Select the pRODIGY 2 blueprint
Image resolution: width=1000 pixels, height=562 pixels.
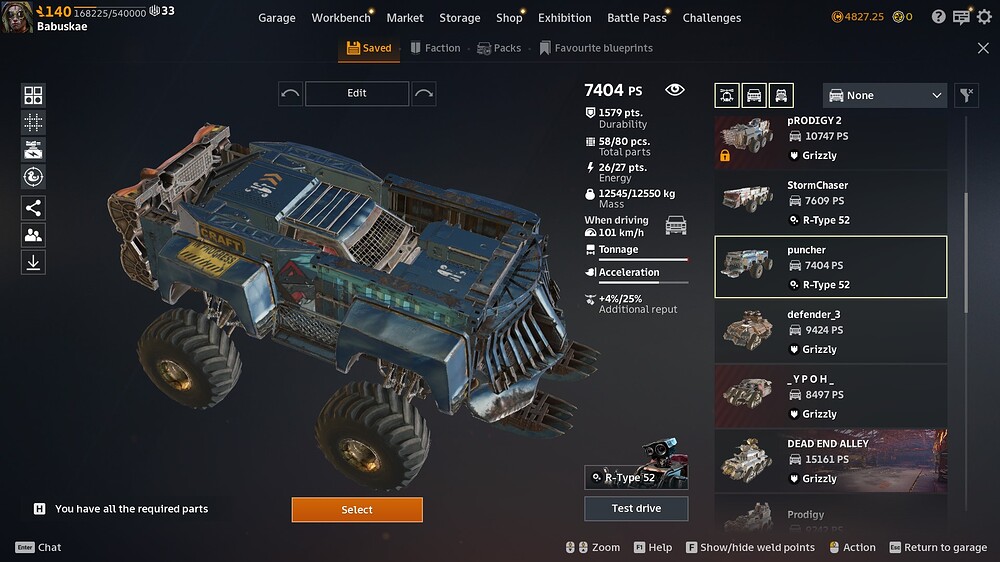point(830,138)
